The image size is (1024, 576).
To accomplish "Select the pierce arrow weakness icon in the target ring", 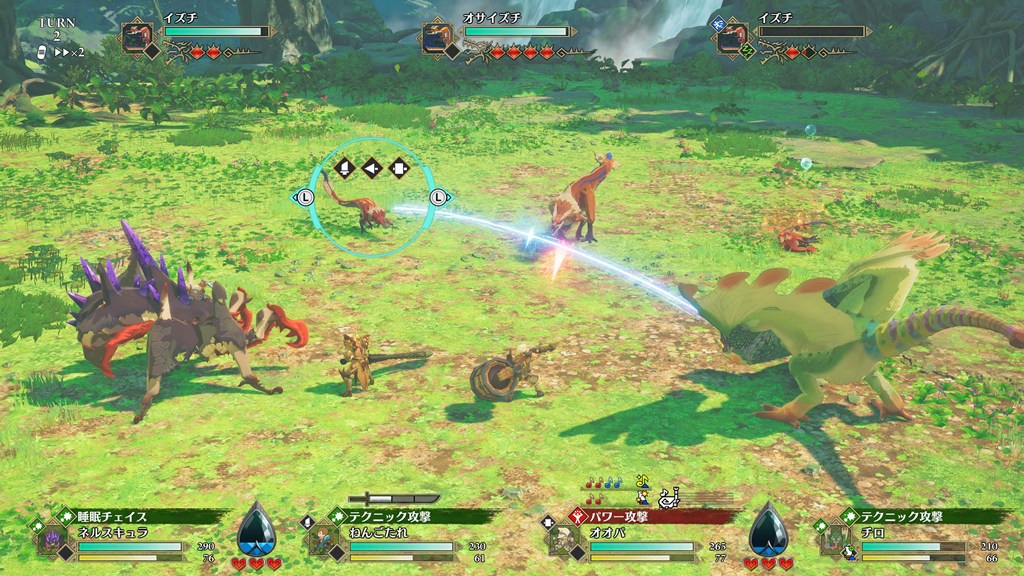I will click(x=372, y=168).
